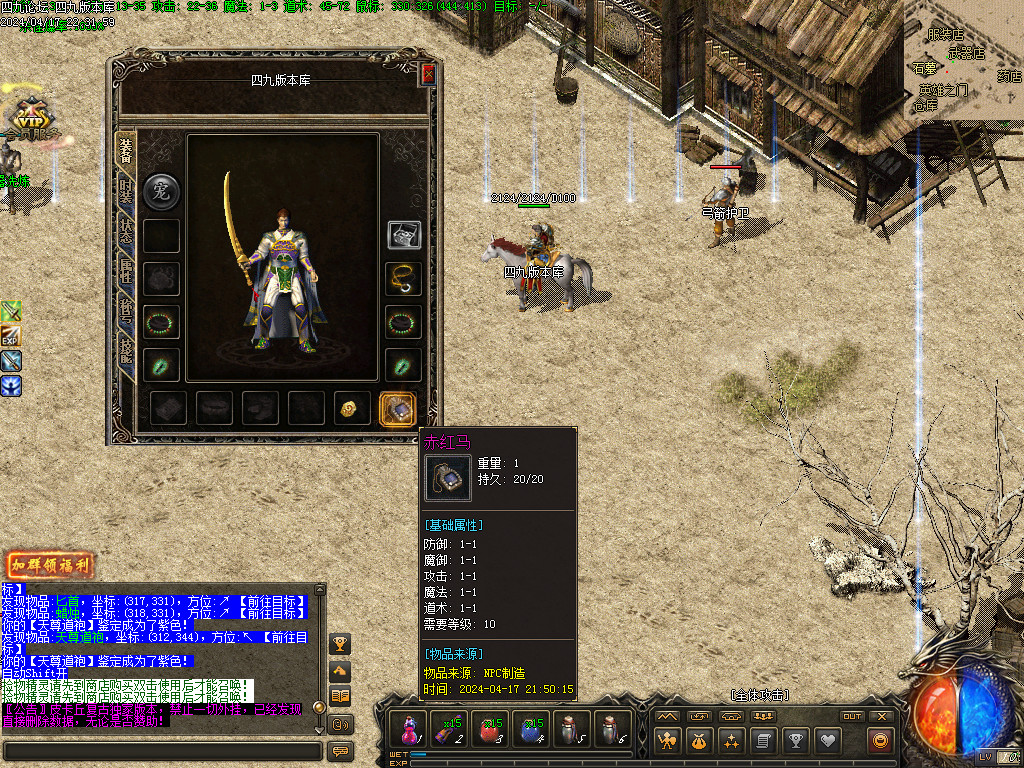Screen dimensions: 1024x768
Task: Open the VIP 会员服务 icon
Action: tap(30, 120)
